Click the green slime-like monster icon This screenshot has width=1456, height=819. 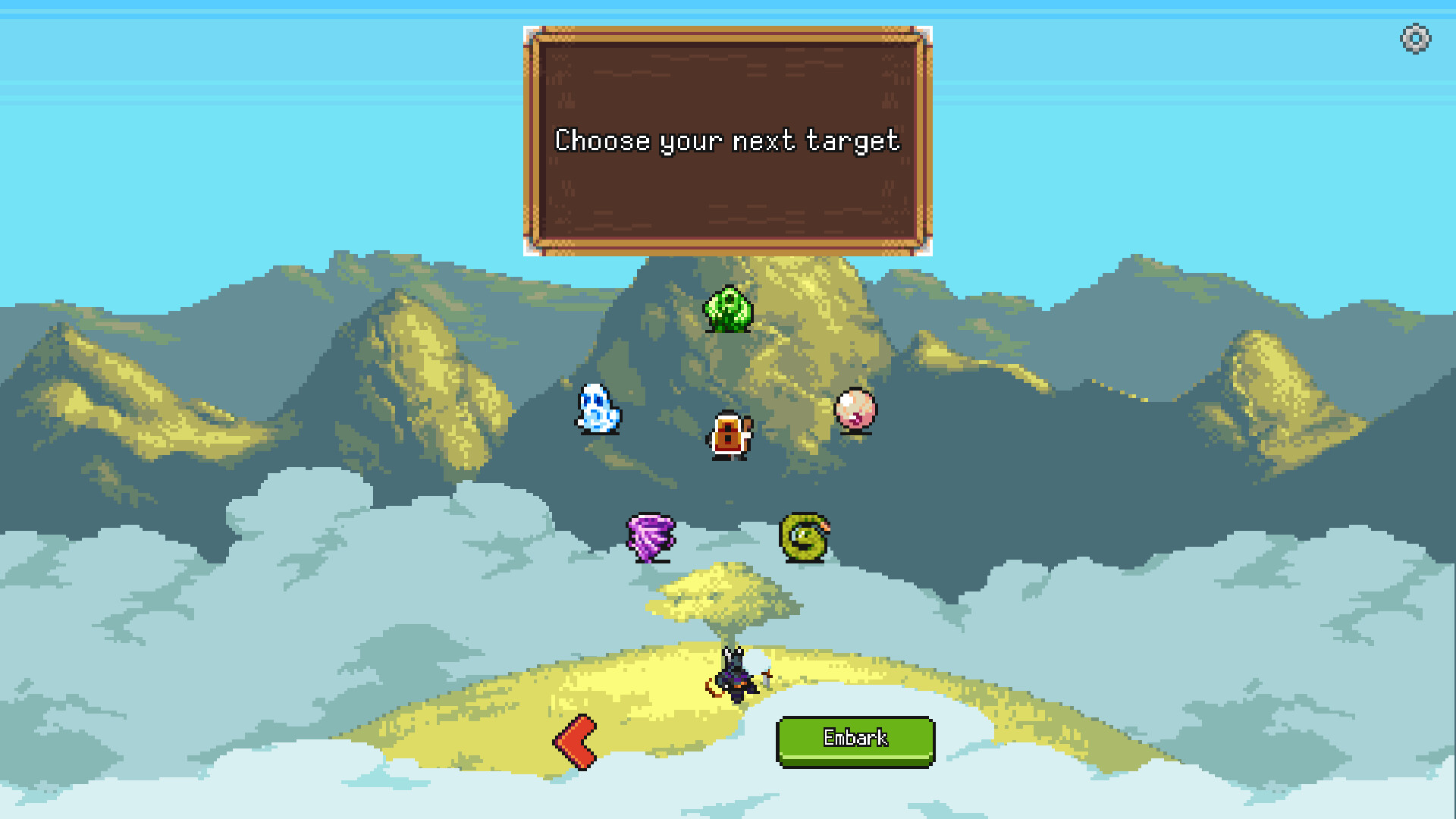pos(730,309)
